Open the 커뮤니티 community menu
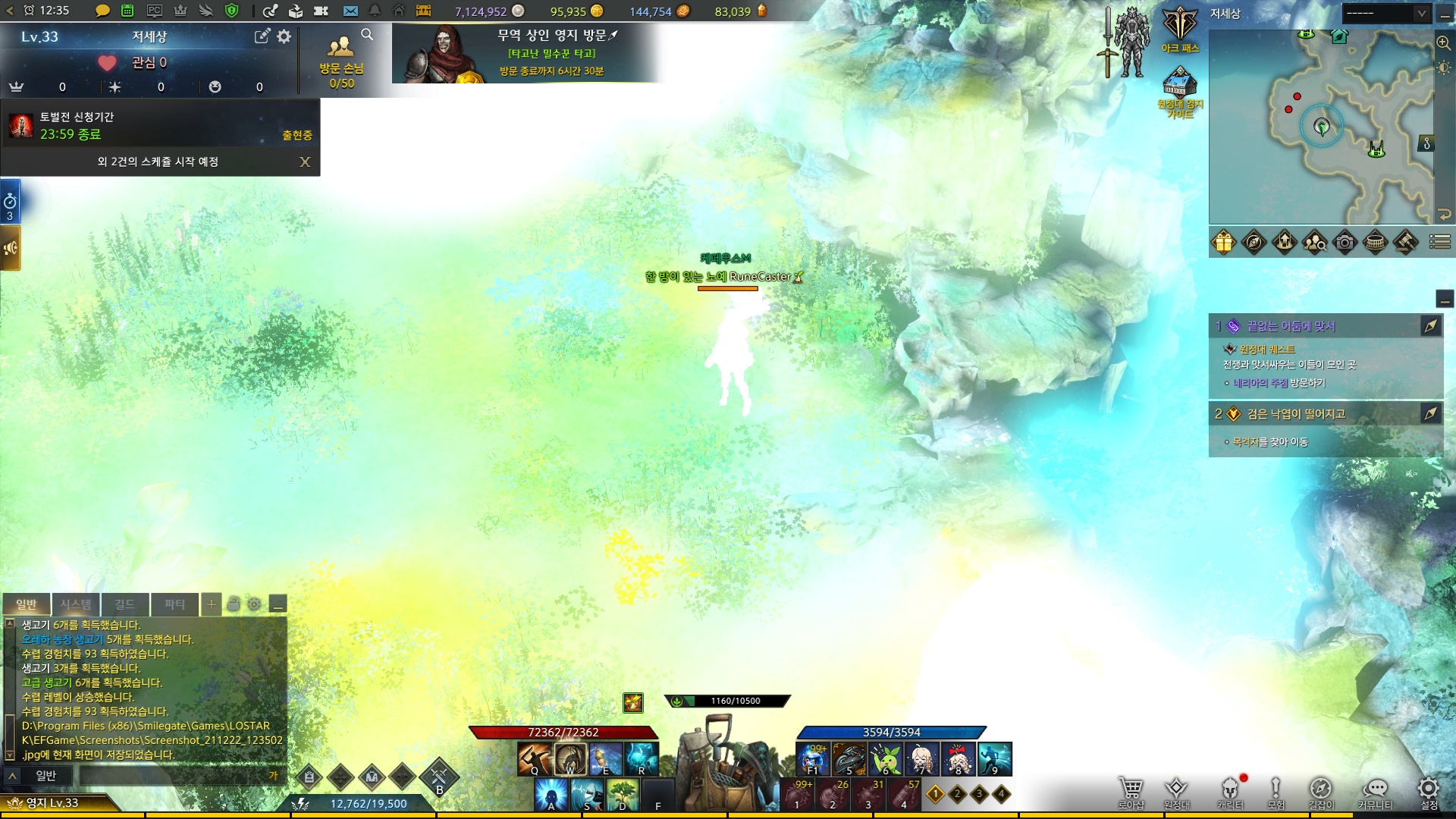Viewport: 1456px width, 819px height. click(x=1375, y=791)
